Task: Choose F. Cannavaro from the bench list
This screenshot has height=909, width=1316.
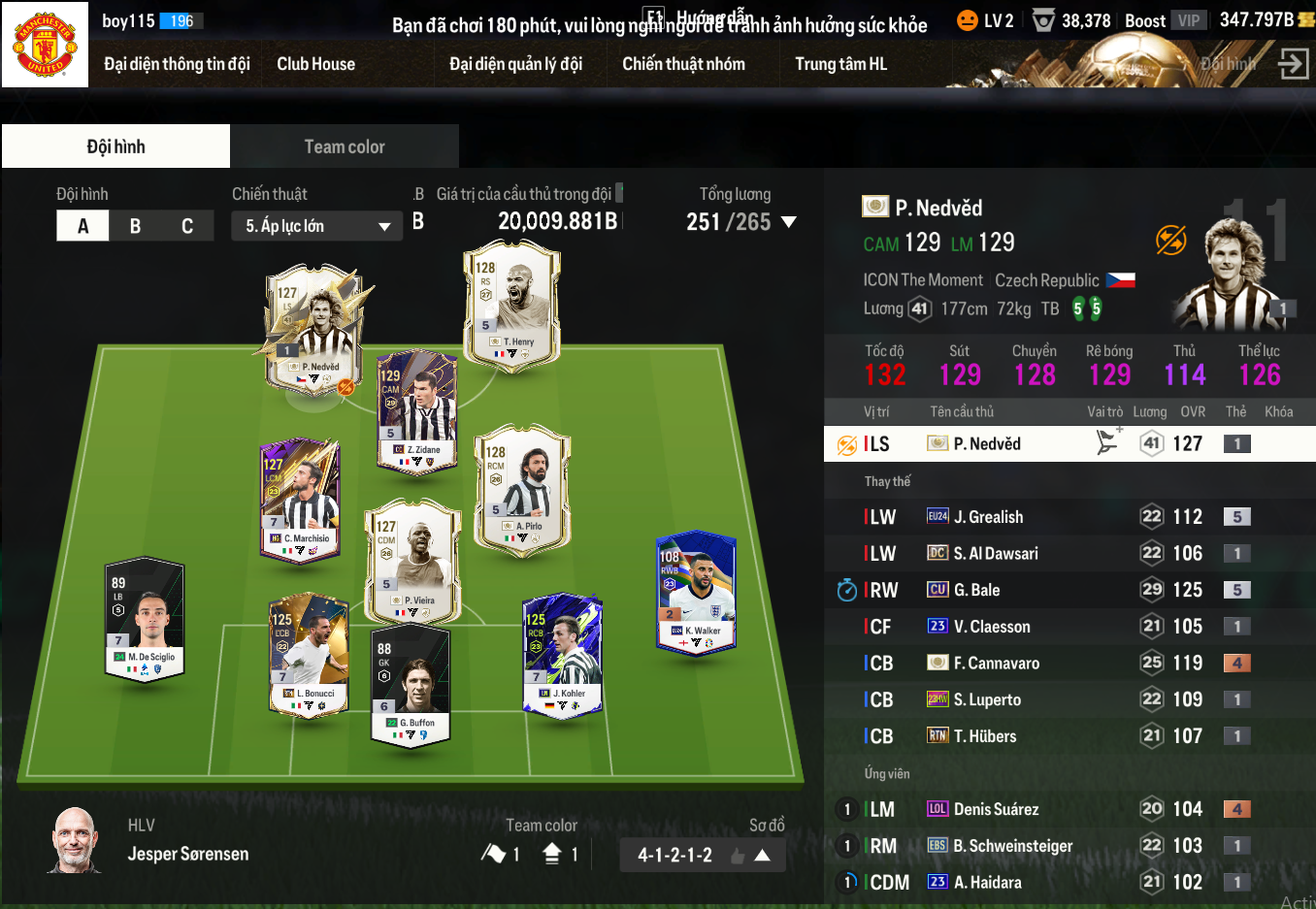Action: pos(996,664)
